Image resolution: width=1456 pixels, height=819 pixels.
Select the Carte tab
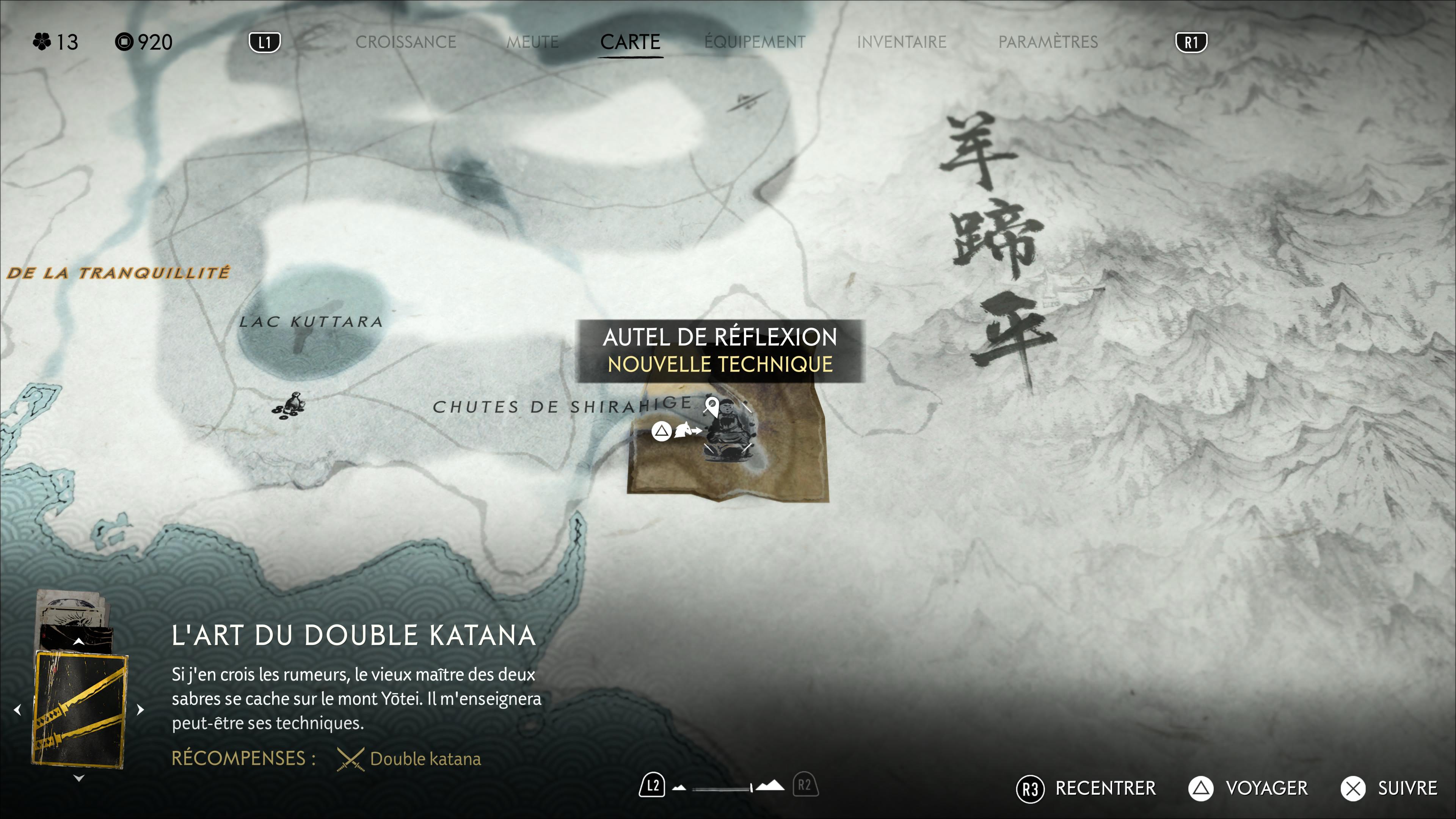click(x=630, y=42)
